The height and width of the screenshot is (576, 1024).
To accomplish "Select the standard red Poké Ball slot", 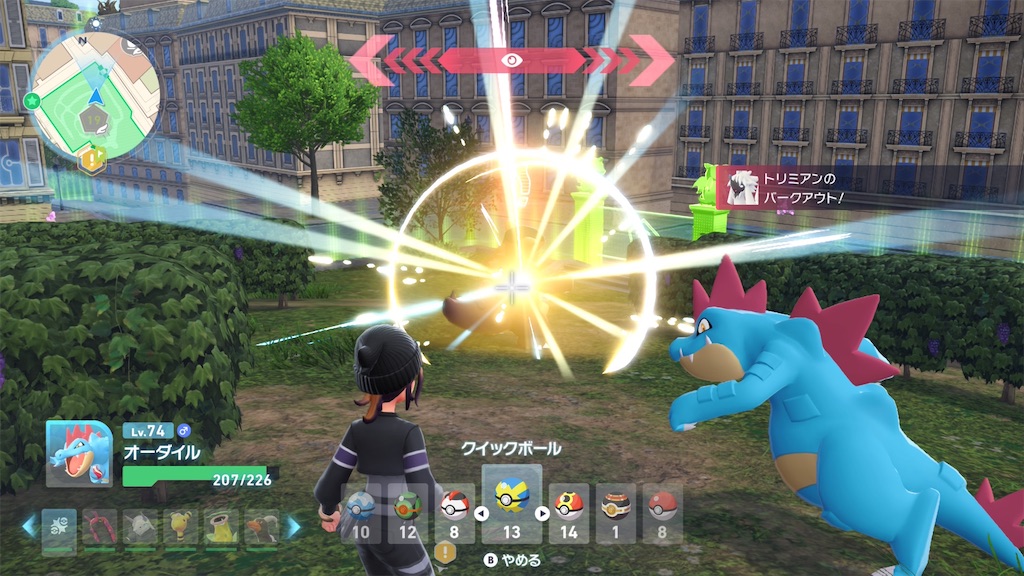I will [662, 511].
